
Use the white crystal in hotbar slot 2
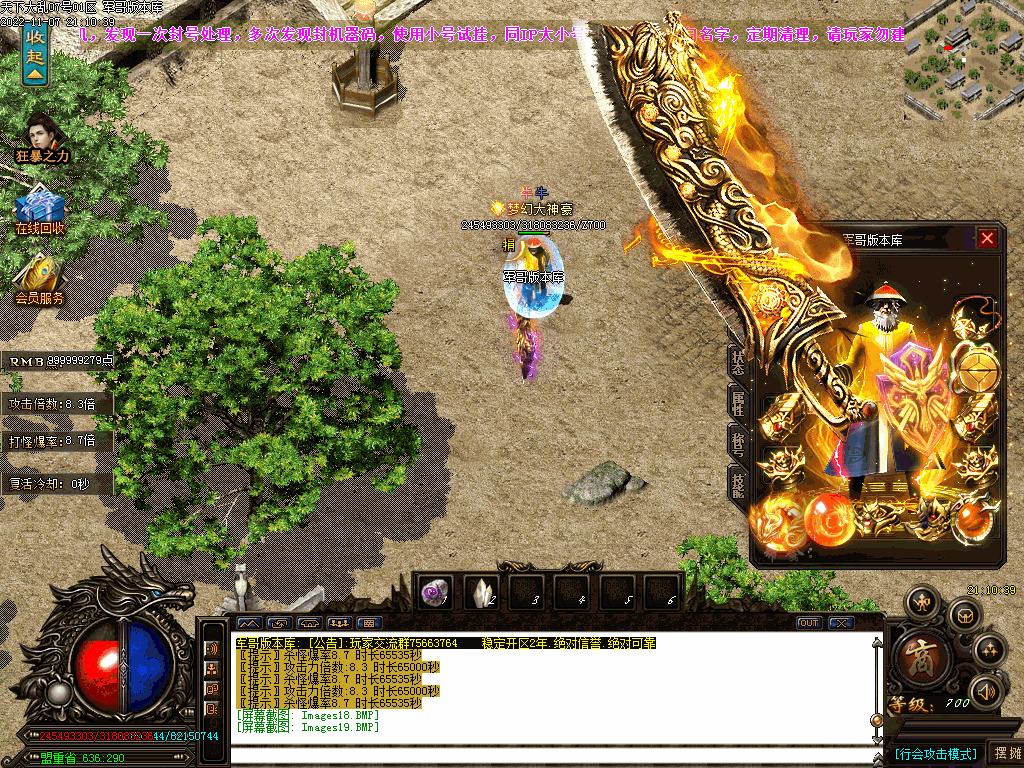[x=483, y=592]
